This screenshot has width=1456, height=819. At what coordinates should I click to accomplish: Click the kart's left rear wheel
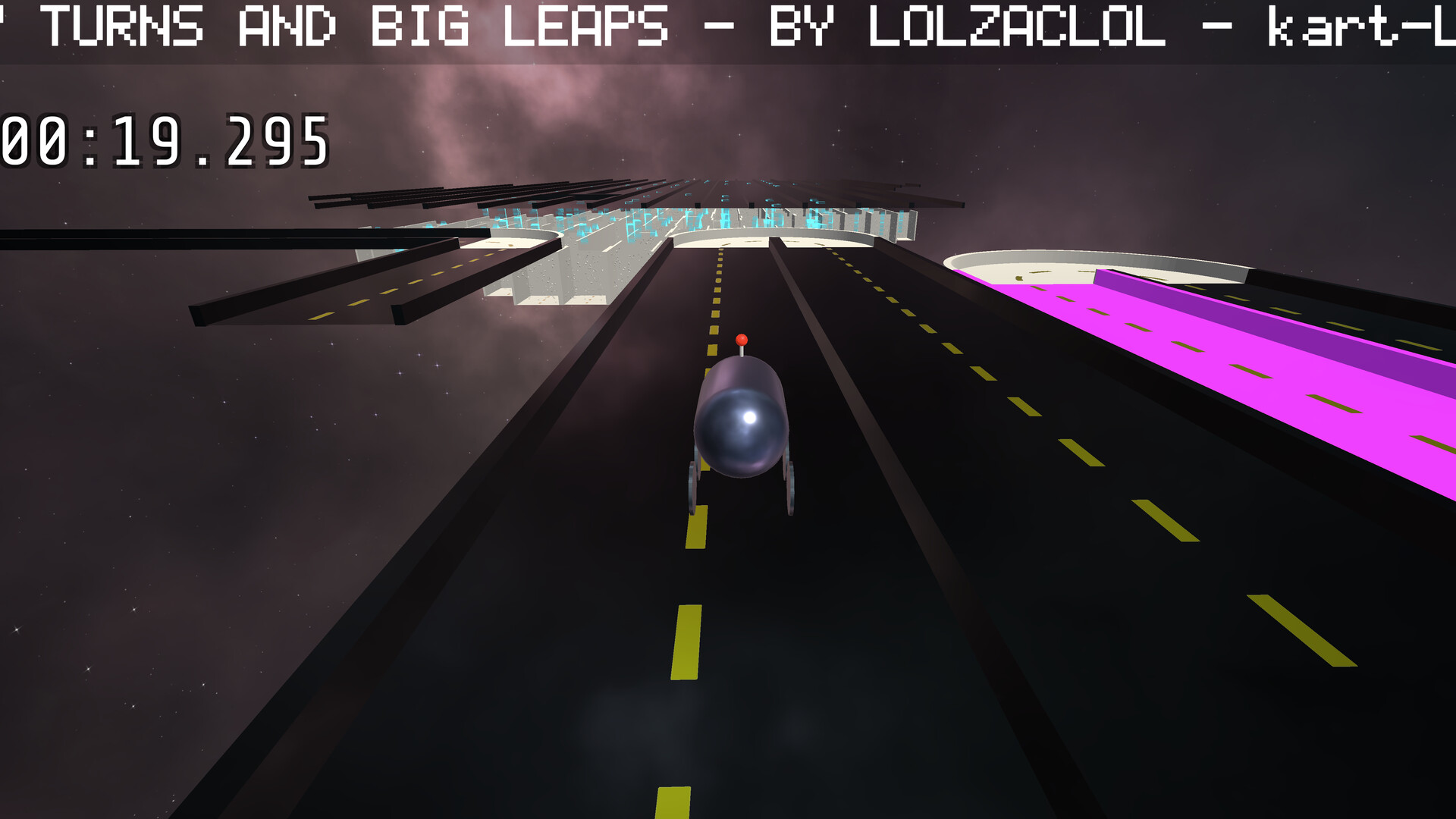(692, 485)
